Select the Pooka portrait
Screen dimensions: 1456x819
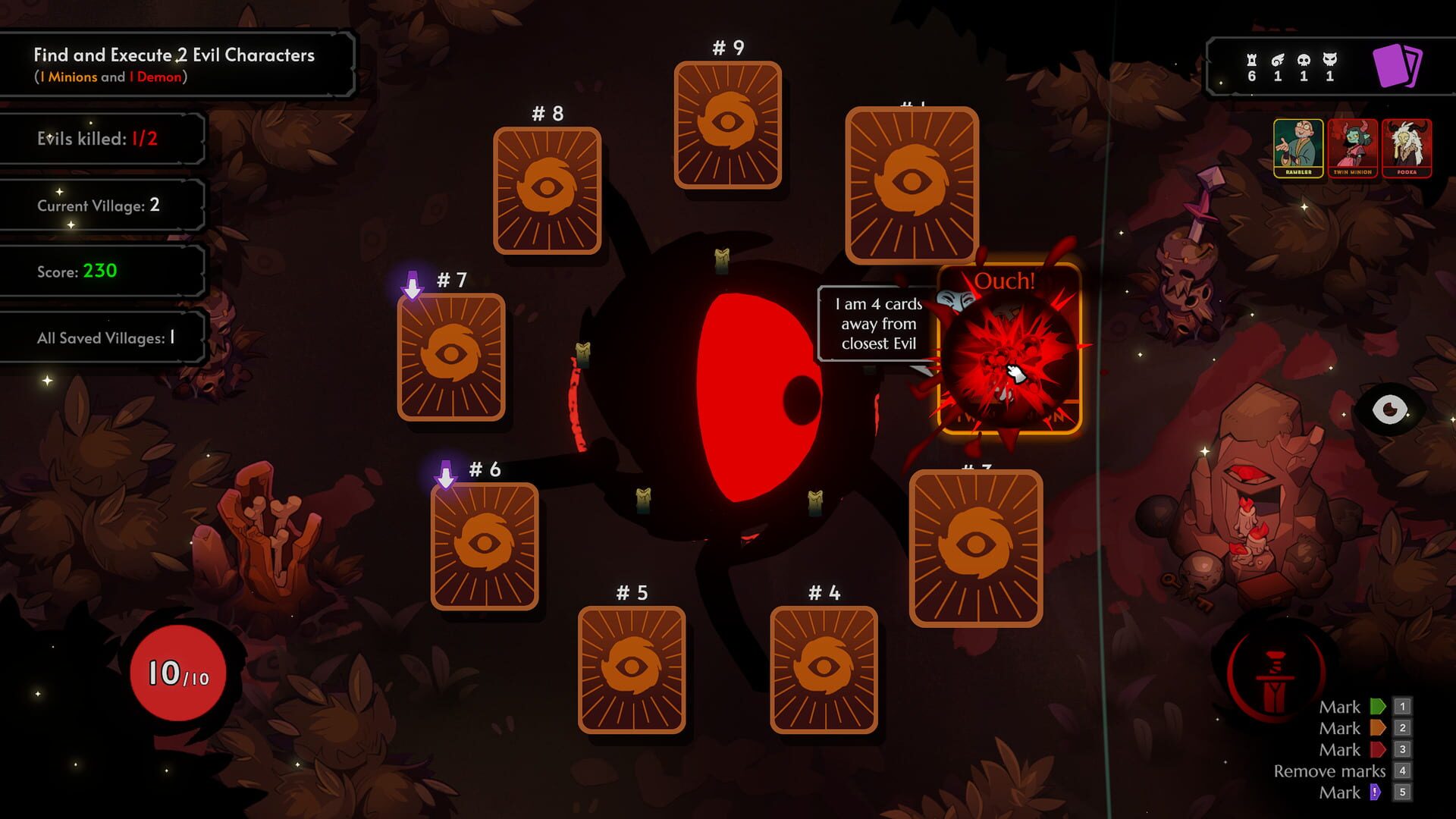(x=1407, y=149)
